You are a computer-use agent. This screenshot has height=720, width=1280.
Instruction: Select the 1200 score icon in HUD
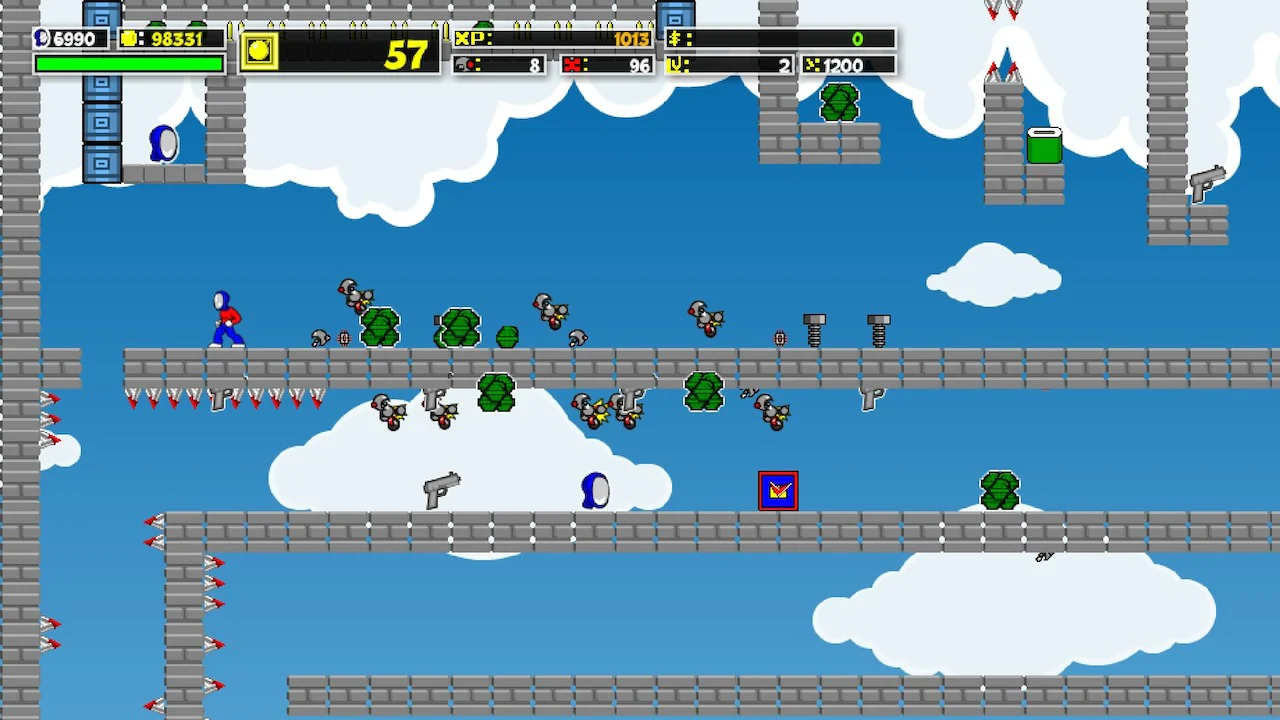click(x=812, y=65)
